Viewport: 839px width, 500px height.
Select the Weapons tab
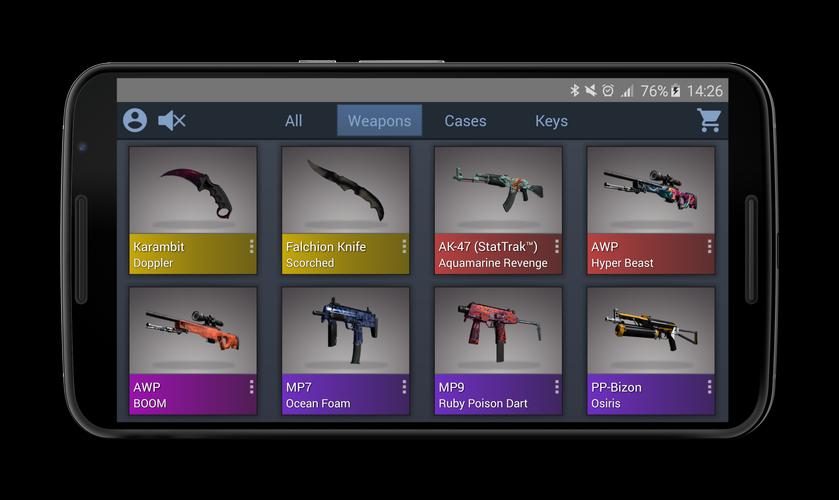tap(379, 121)
